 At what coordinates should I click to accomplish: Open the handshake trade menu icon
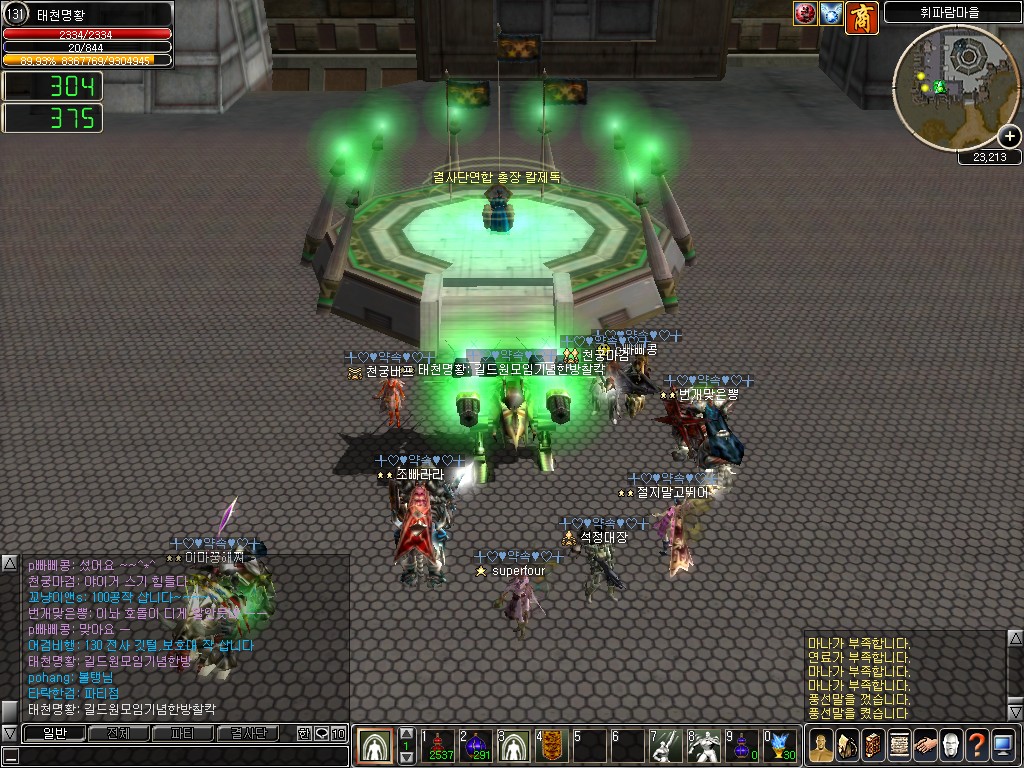925,746
